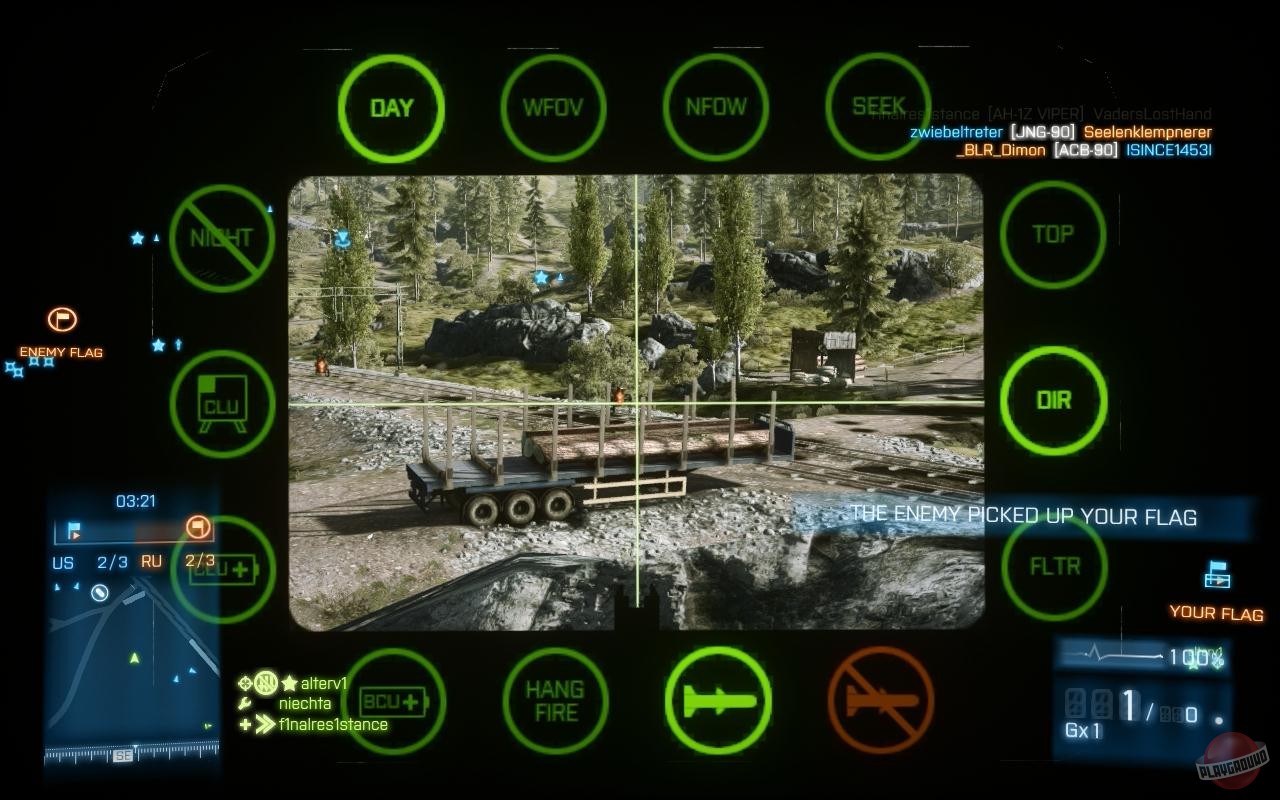Select squad member alterv1

click(323, 683)
